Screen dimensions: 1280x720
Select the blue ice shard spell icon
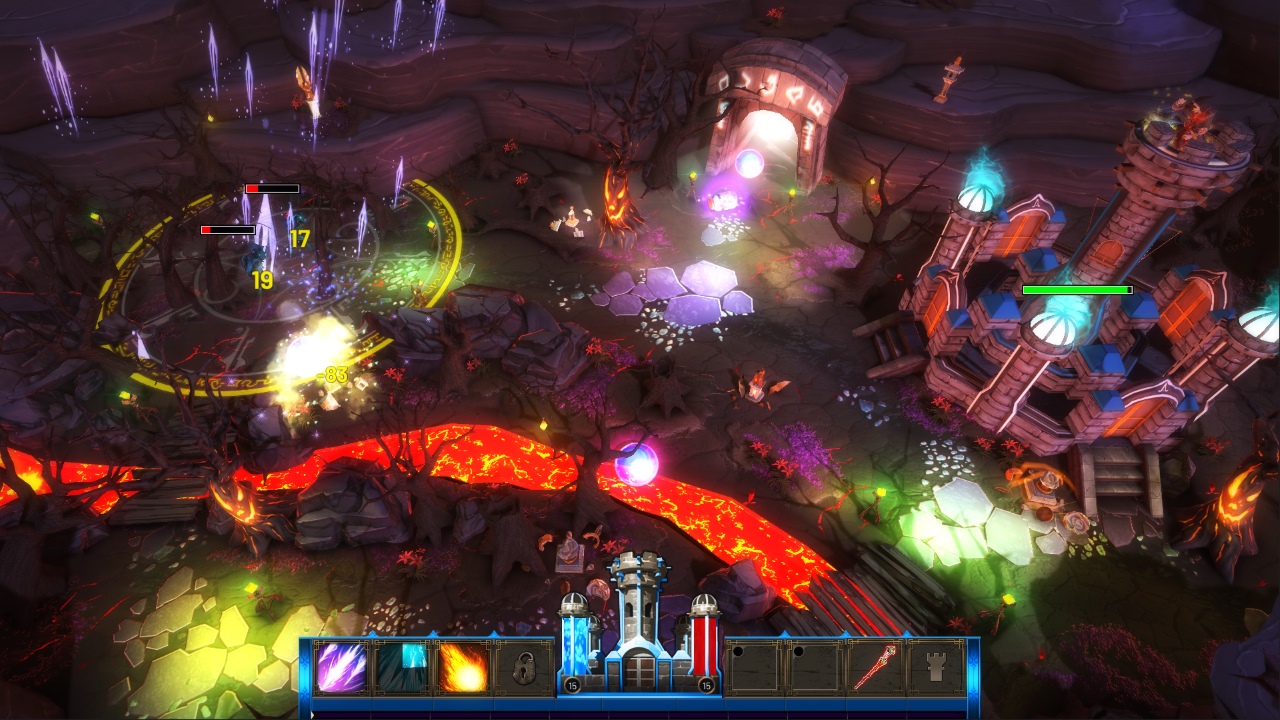tap(400, 668)
